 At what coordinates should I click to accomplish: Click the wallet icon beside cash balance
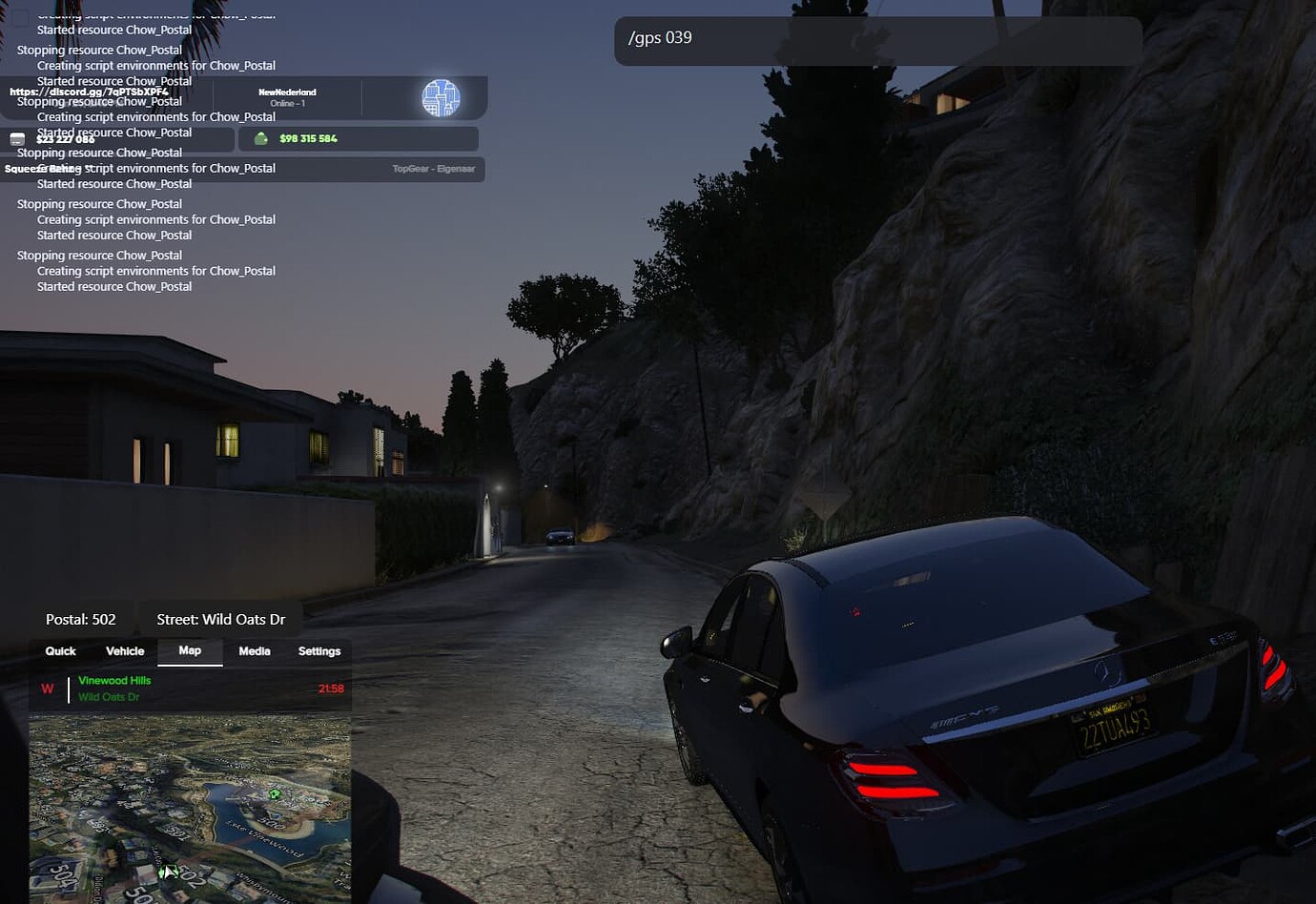(17, 138)
